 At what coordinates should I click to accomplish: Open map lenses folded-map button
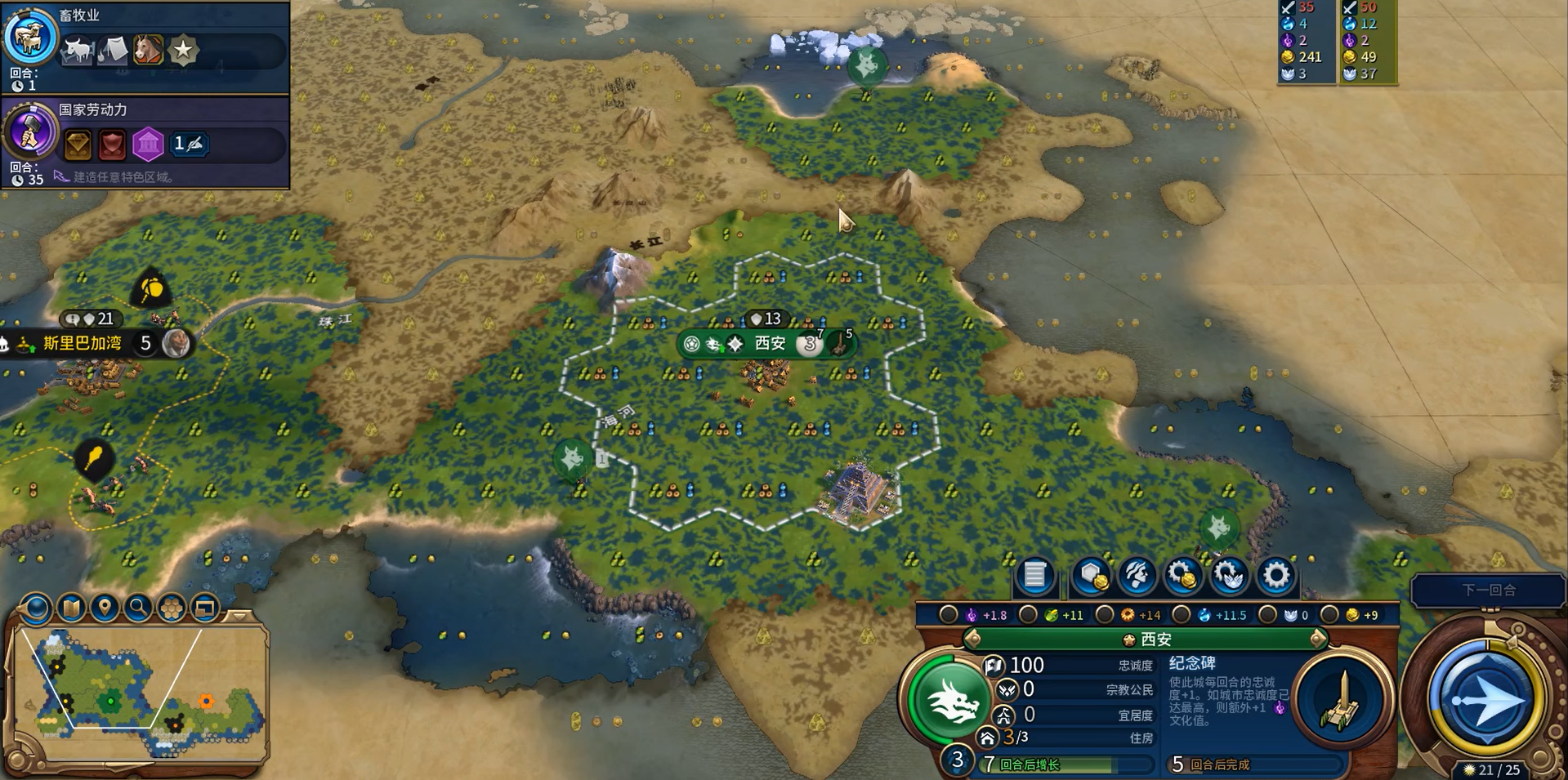click(72, 608)
